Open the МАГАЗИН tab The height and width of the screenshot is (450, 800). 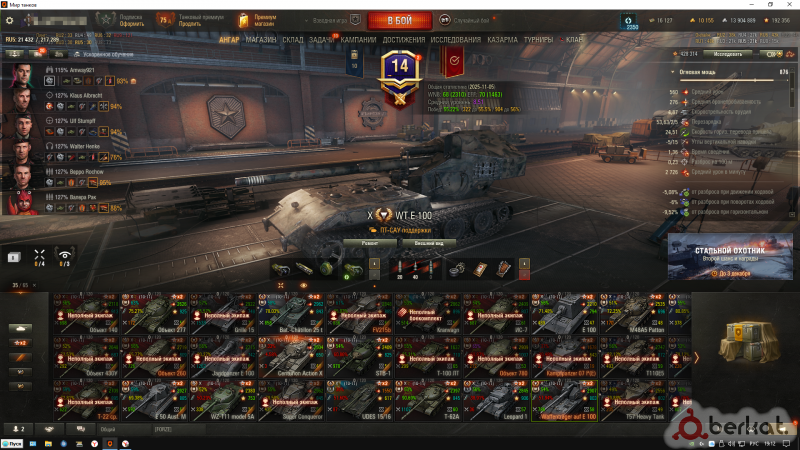pyautogui.click(x=260, y=40)
